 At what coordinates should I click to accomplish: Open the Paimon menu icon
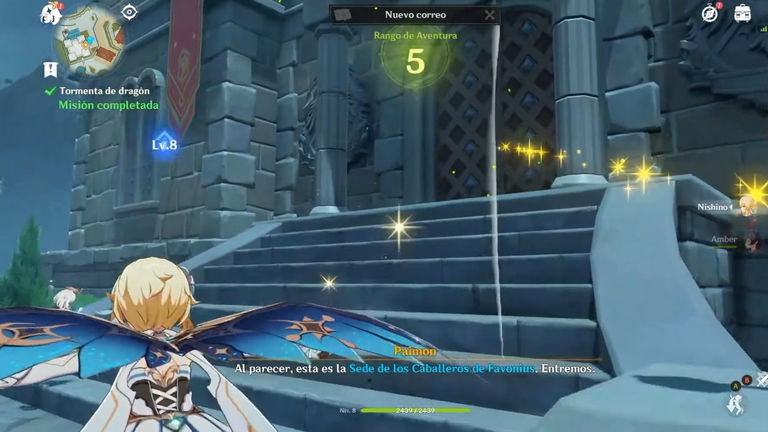(x=50, y=14)
